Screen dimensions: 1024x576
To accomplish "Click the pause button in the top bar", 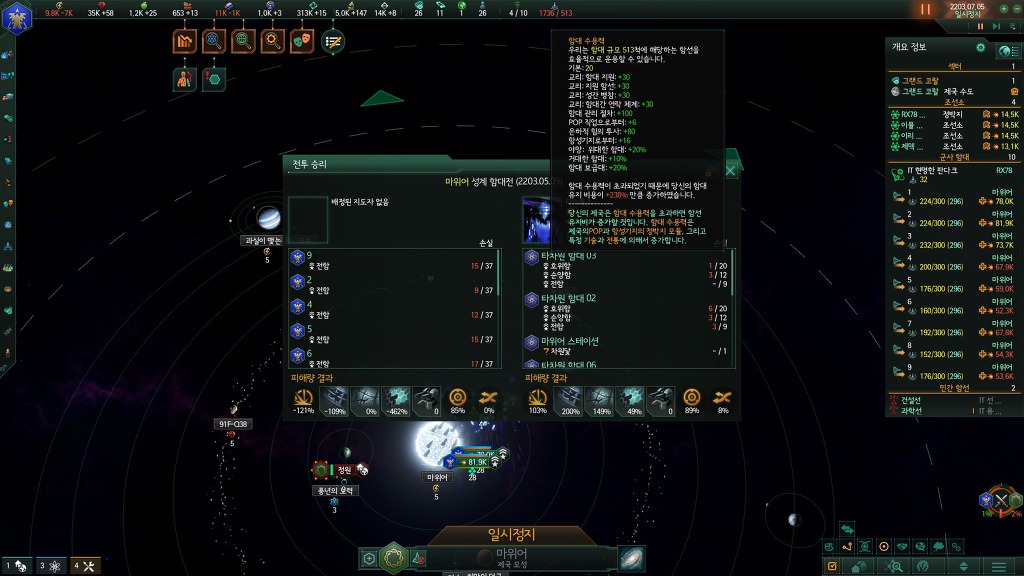I will (x=925, y=9).
